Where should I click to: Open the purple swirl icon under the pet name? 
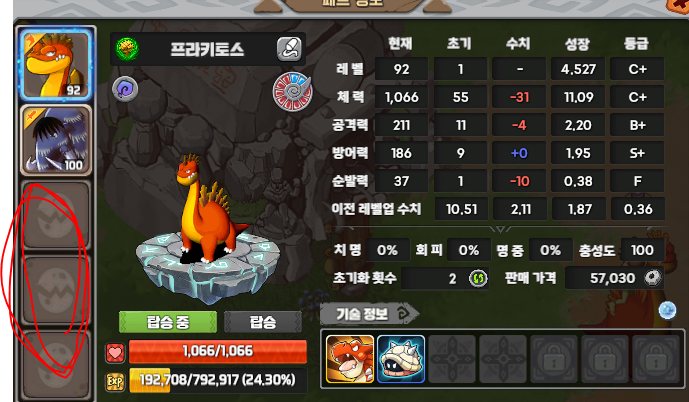125,88
